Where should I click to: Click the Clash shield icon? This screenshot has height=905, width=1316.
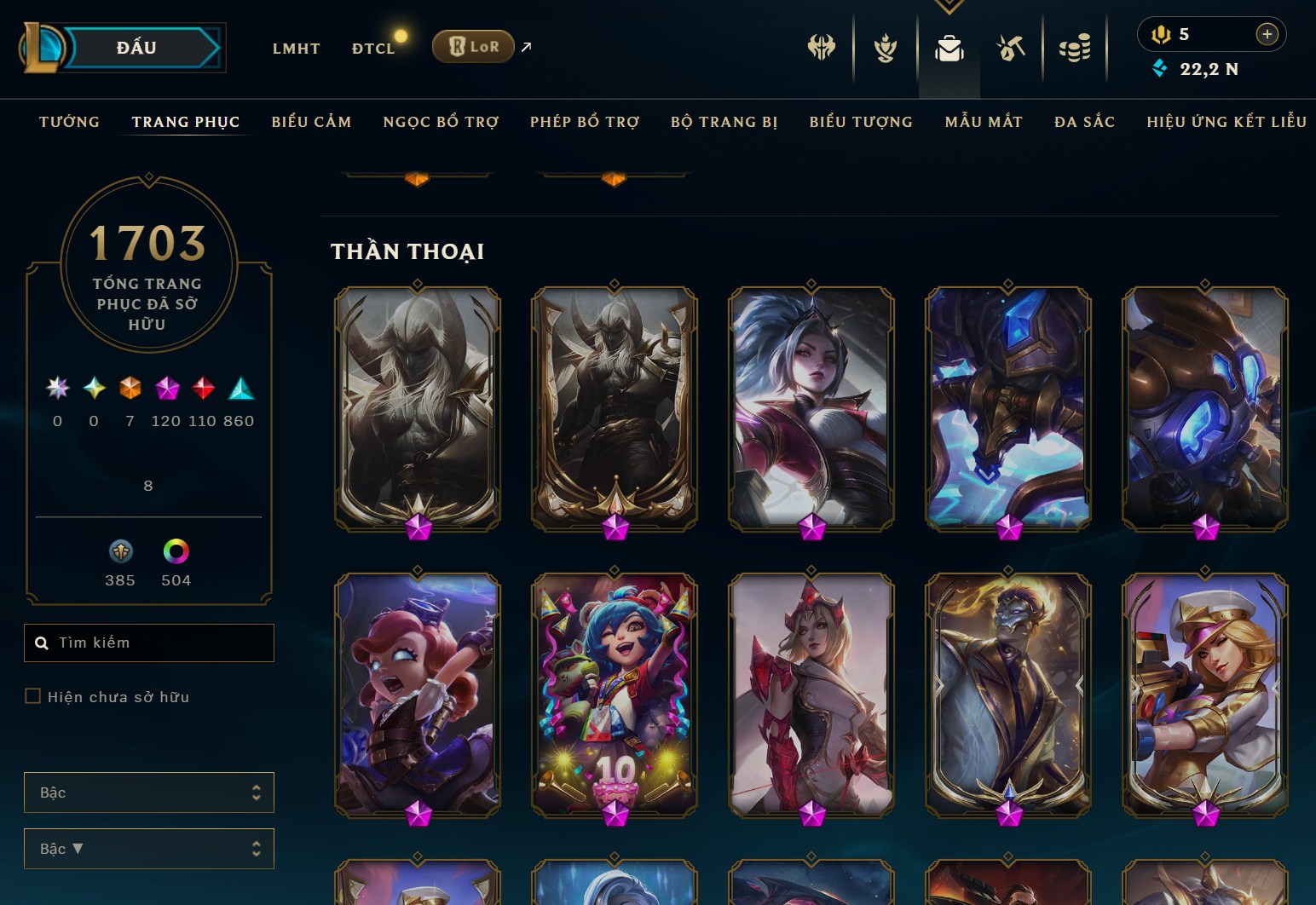[x=885, y=49]
